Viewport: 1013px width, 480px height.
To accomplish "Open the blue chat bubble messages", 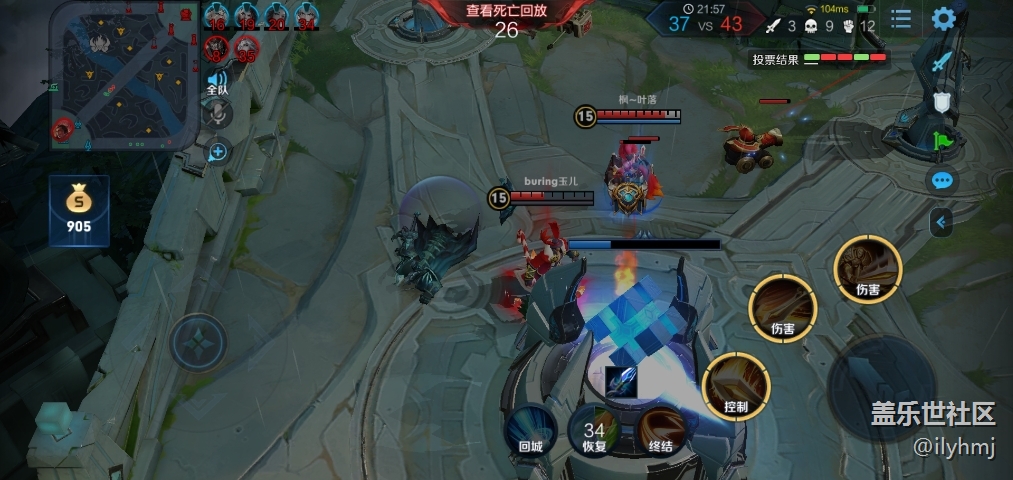I will tap(942, 181).
